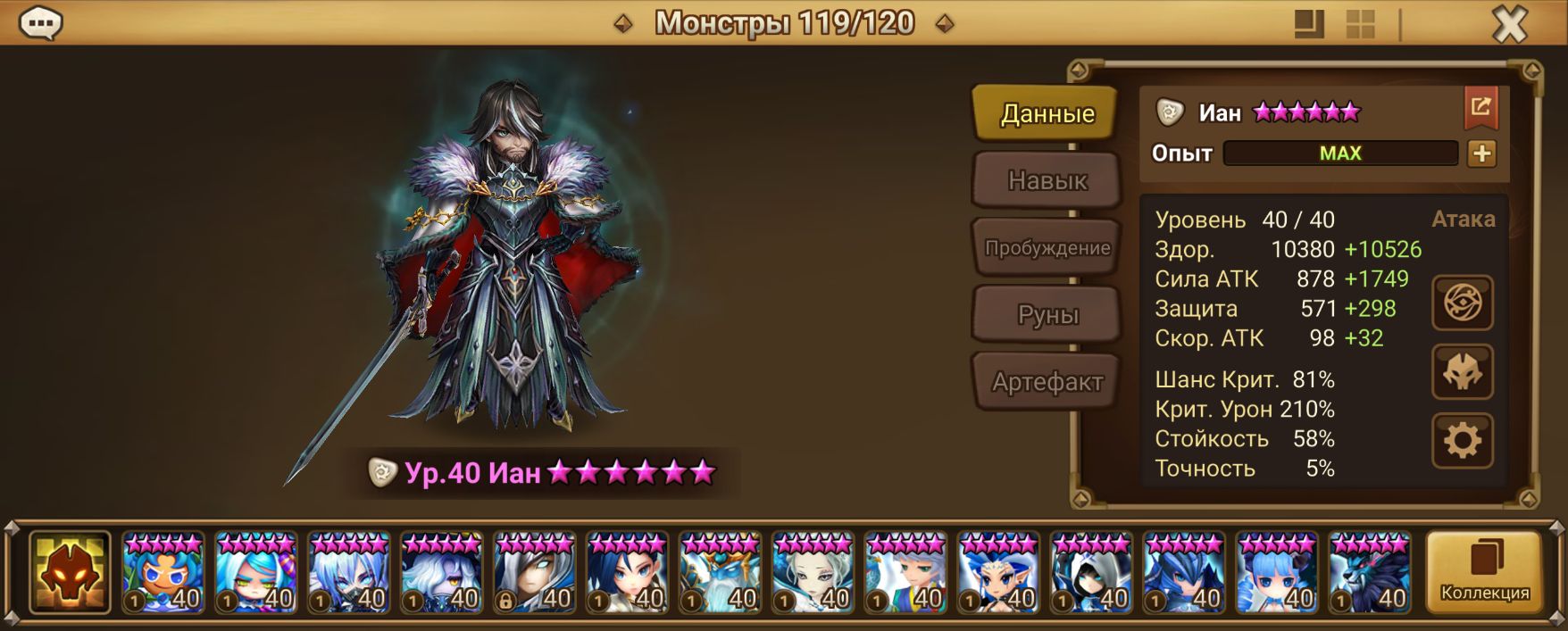
Task: Open the gear settings button
Action: click(x=1462, y=441)
